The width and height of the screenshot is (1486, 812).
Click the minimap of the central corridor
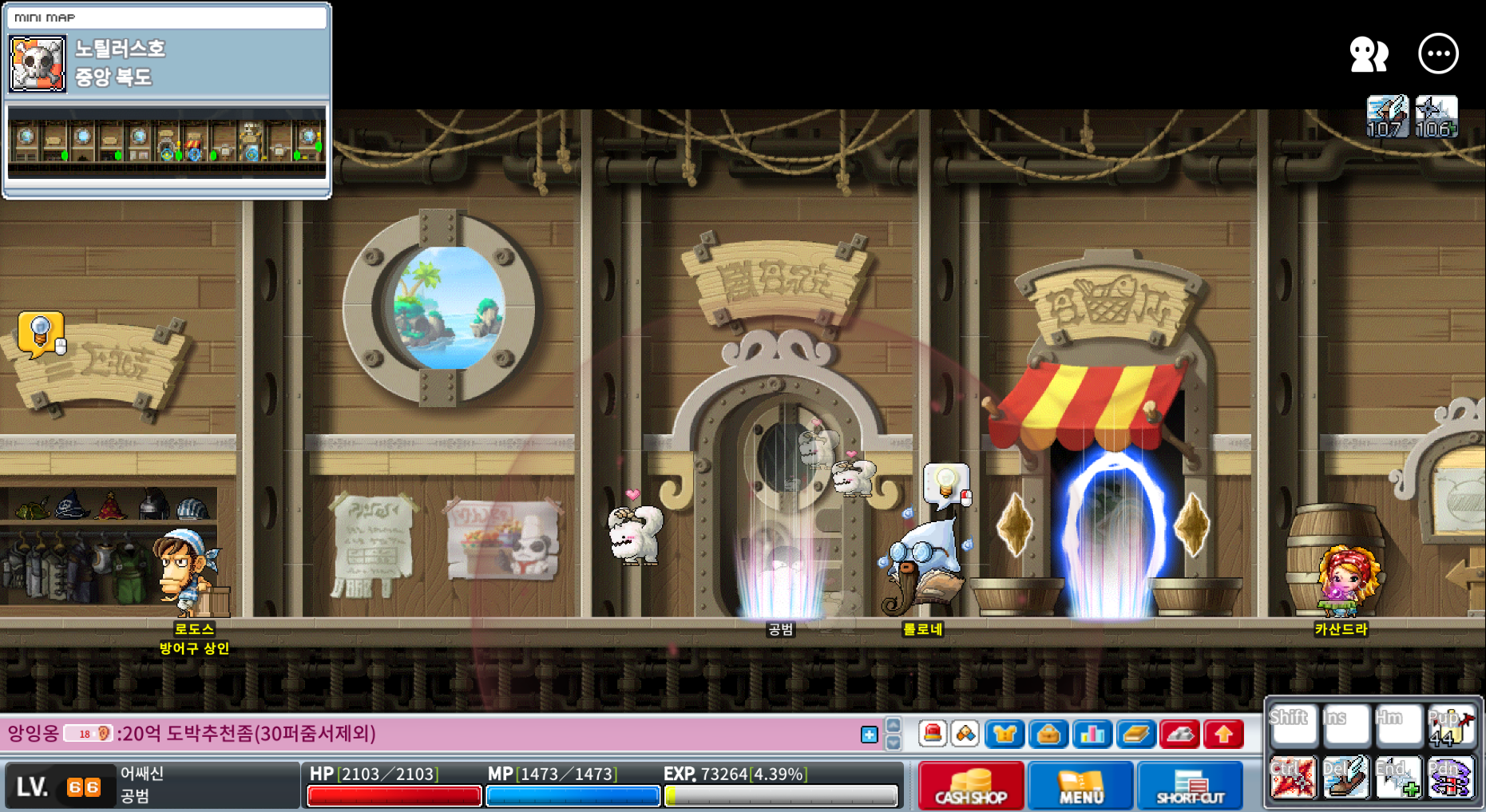tap(166, 142)
